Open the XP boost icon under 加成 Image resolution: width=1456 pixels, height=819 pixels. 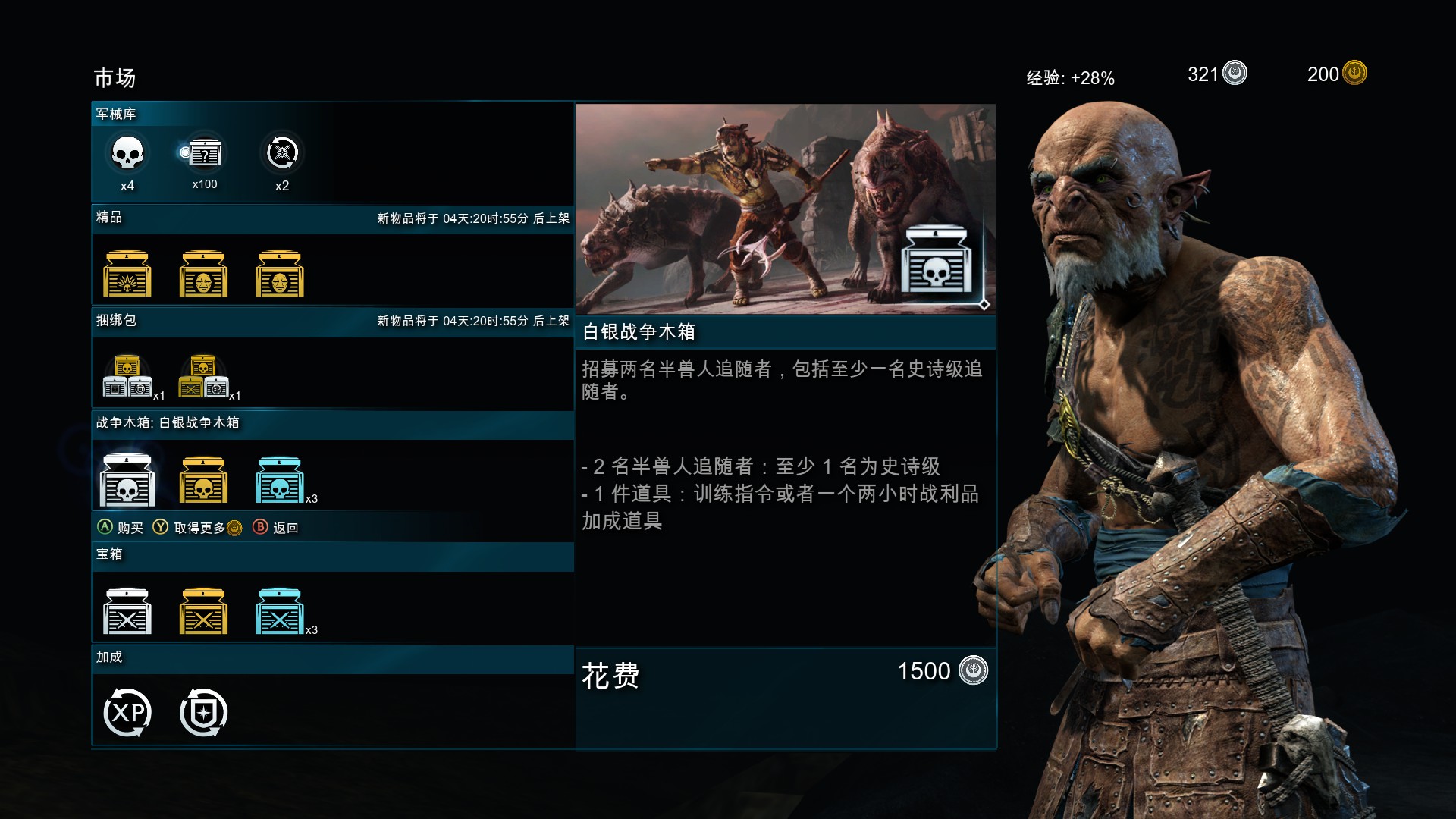coord(127,711)
